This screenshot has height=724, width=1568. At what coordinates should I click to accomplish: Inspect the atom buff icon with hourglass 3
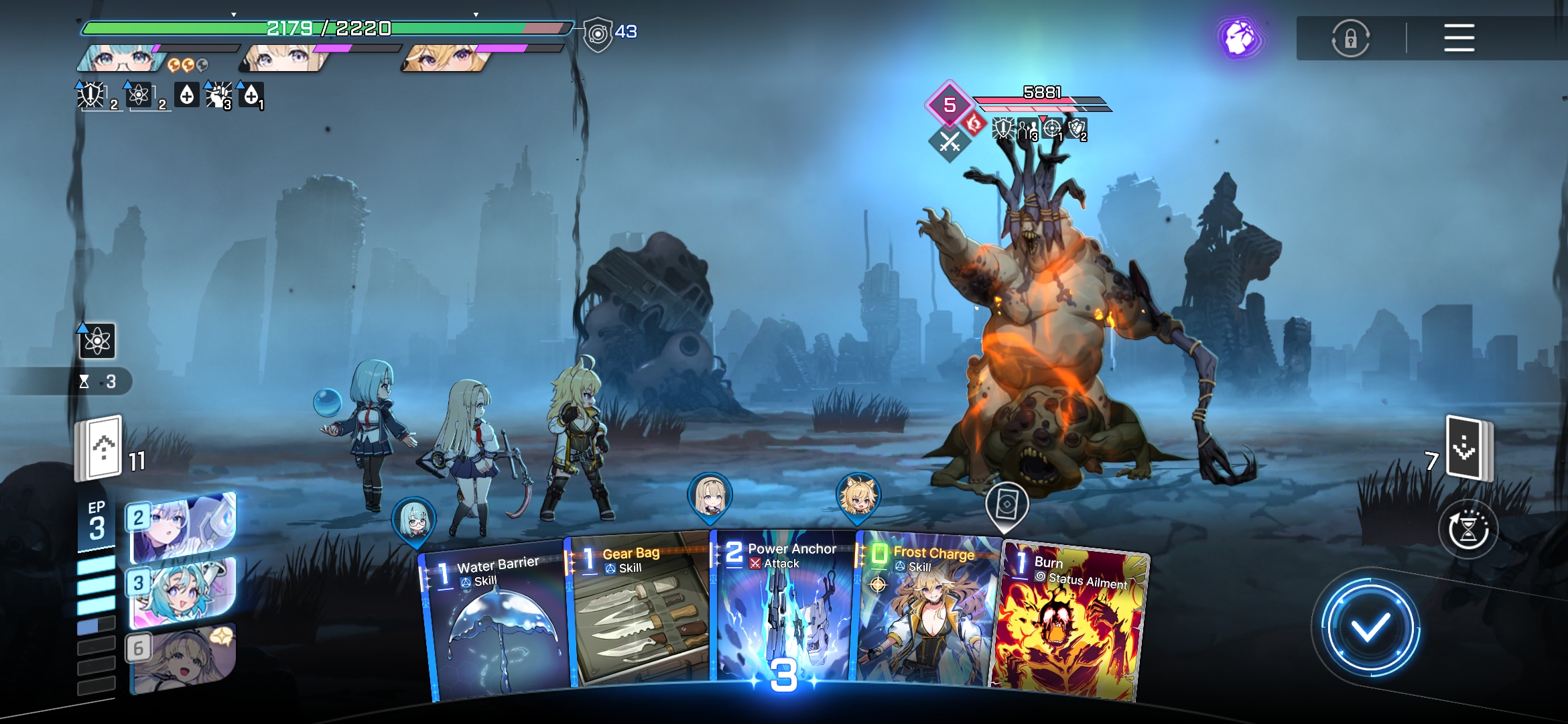coord(97,341)
